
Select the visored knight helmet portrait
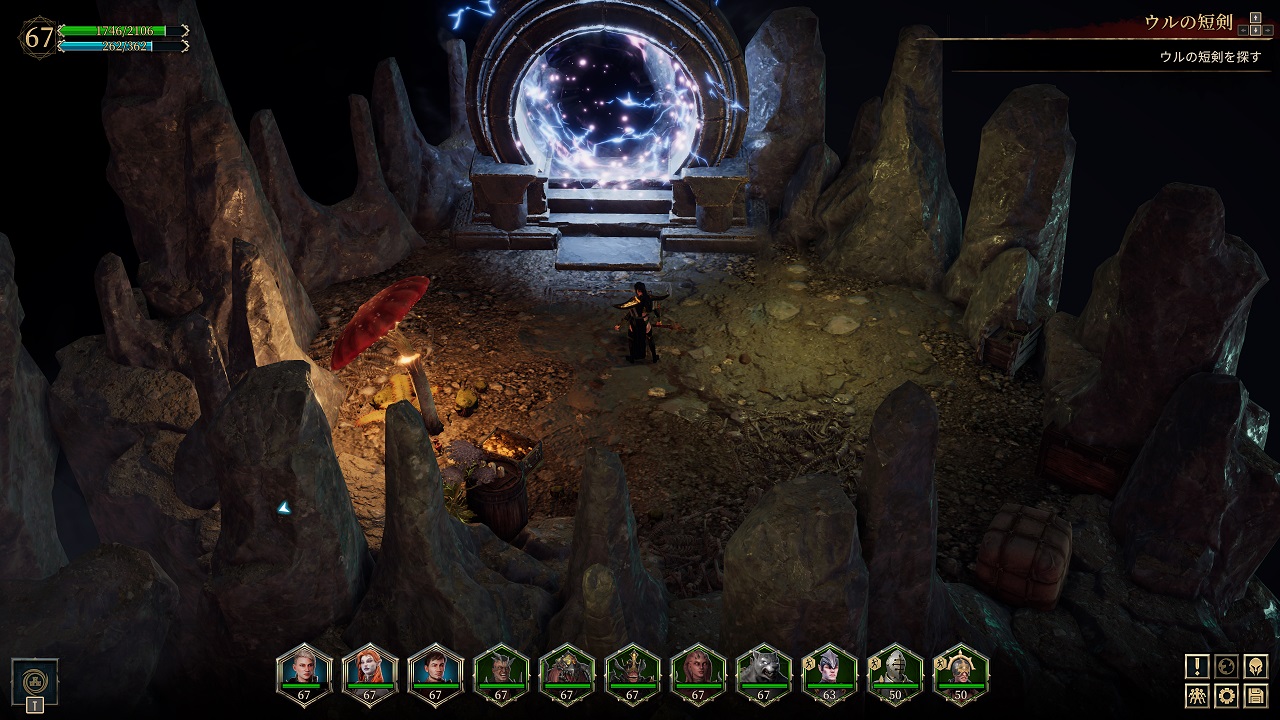pos(895,668)
